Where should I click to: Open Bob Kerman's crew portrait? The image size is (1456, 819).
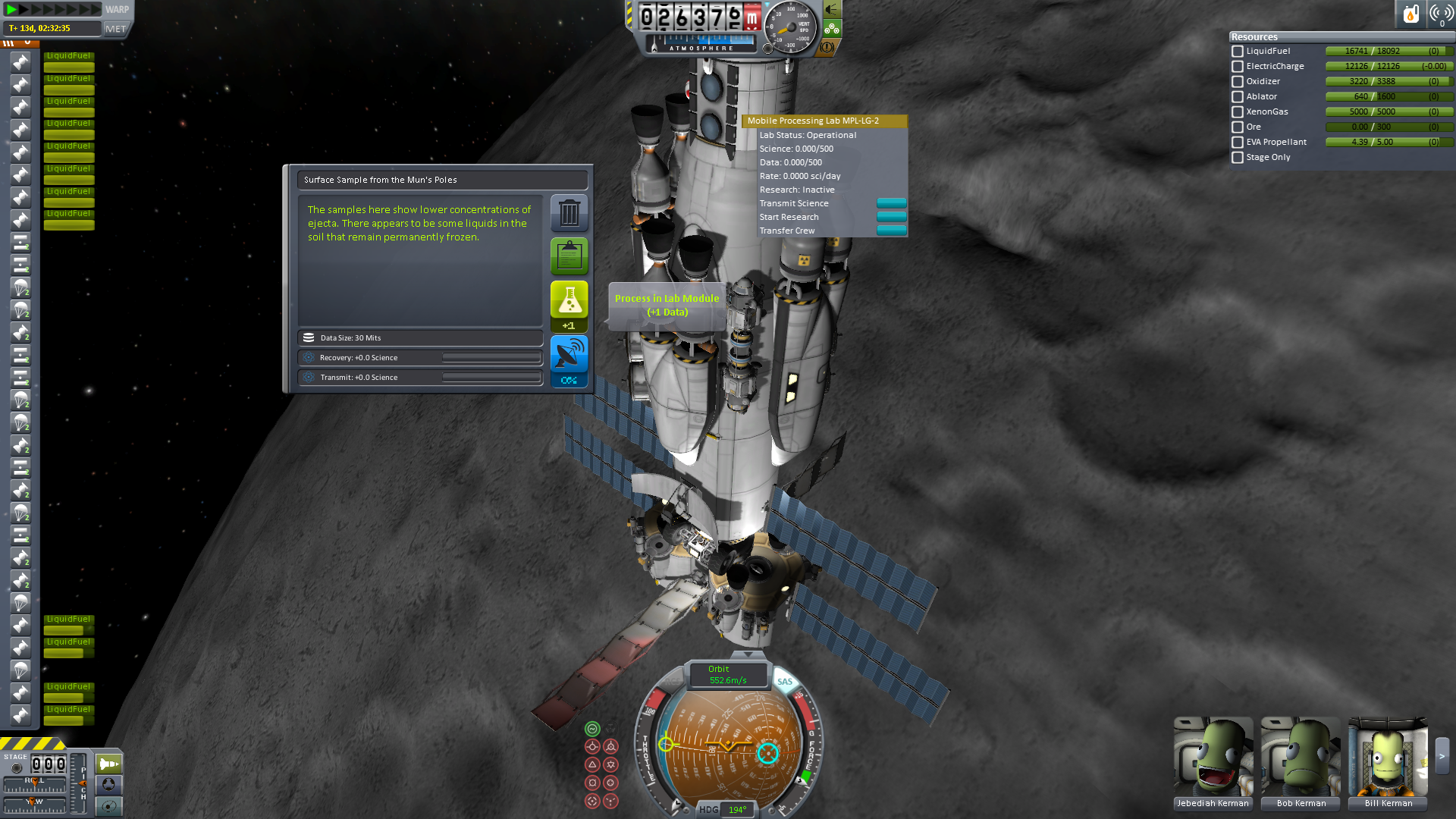tap(1301, 757)
